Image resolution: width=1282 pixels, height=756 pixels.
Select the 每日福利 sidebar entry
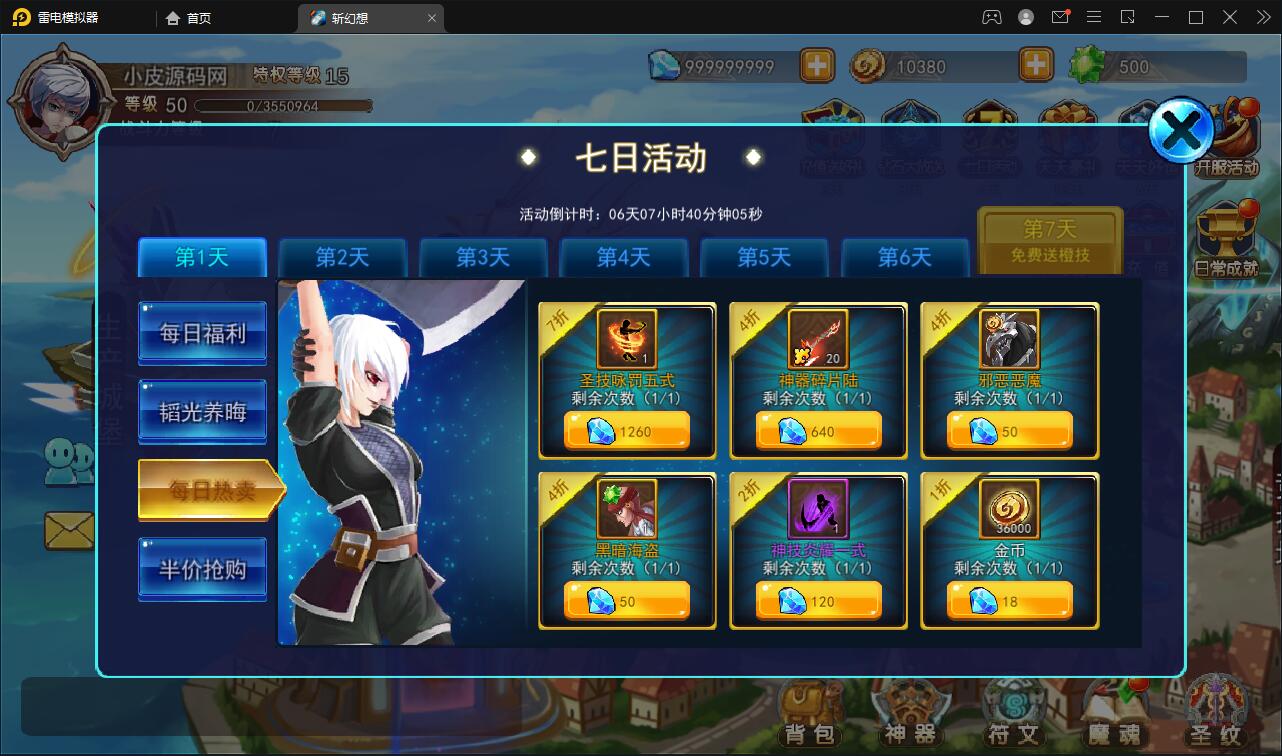click(x=202, y=332)
